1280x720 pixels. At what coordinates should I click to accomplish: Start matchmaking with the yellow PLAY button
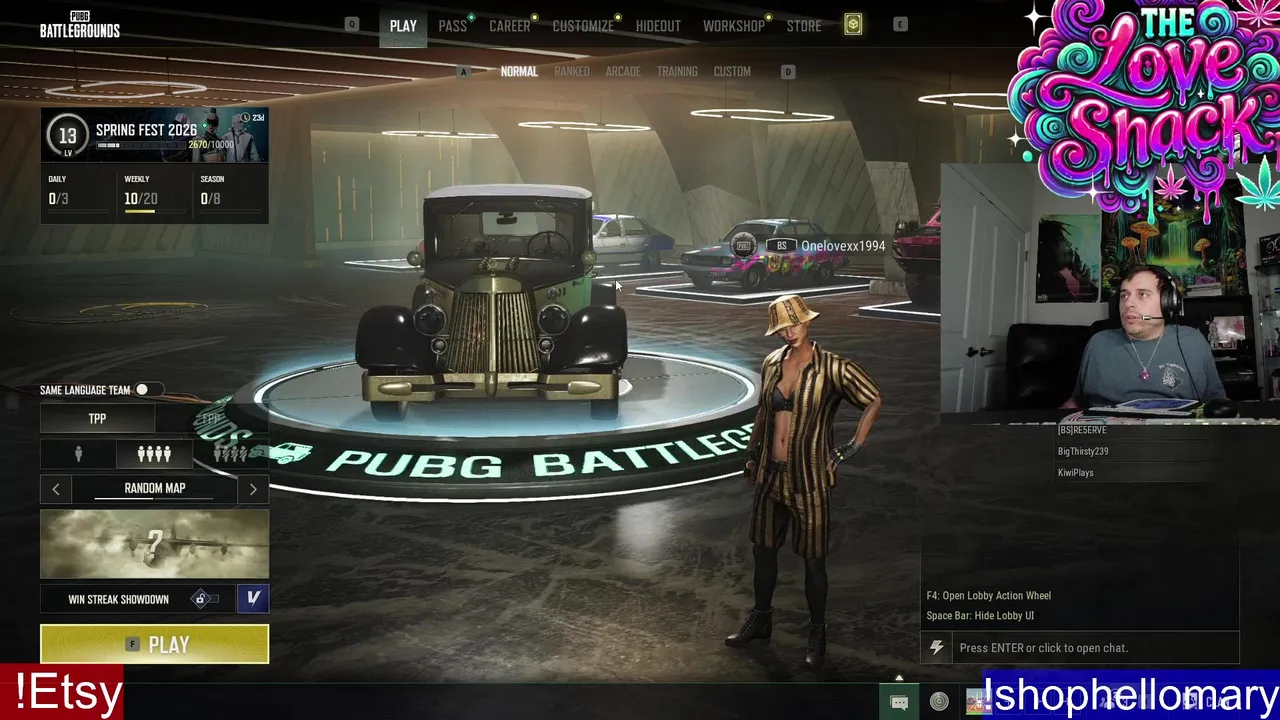[x=154, y=644]
